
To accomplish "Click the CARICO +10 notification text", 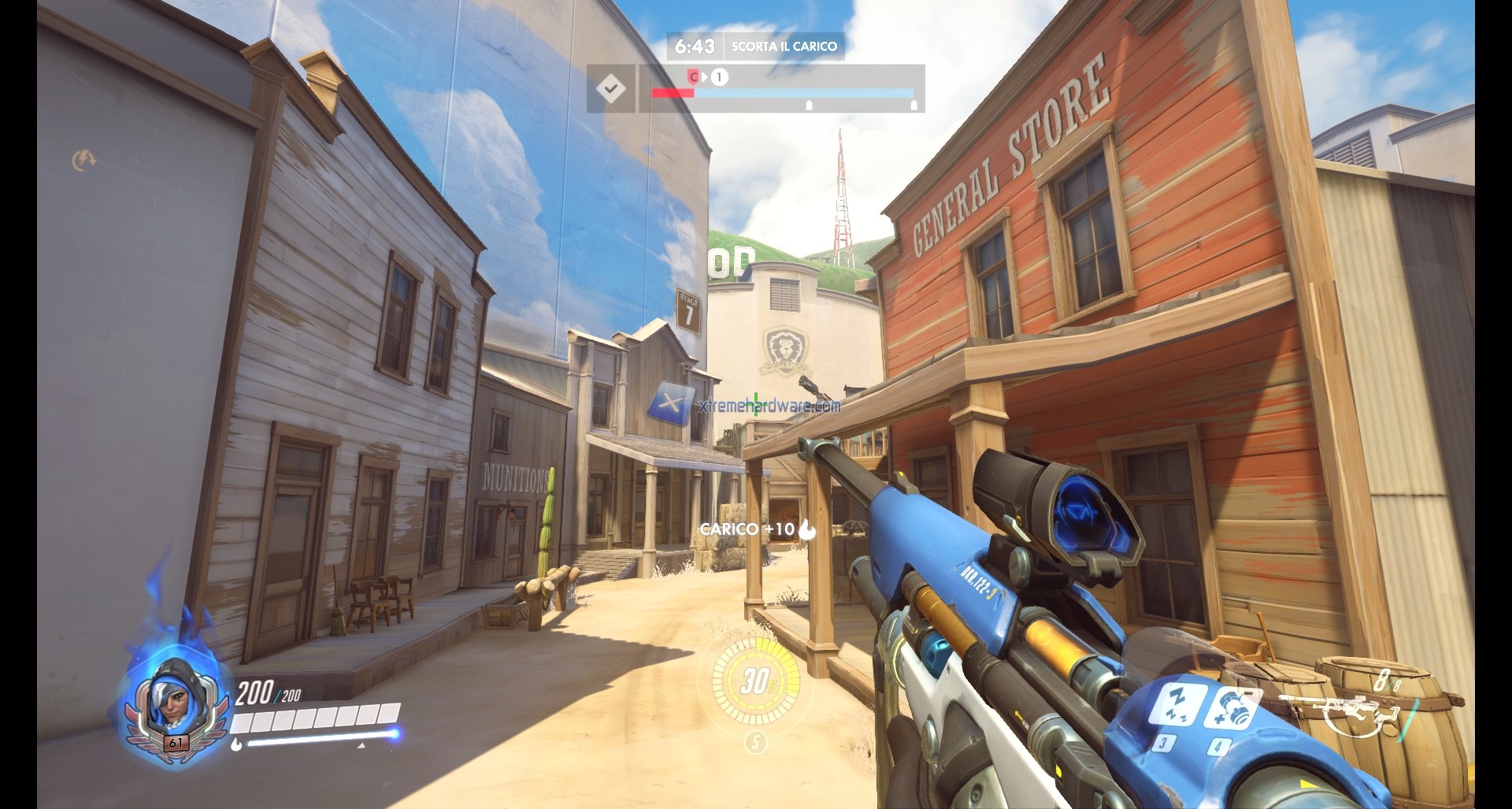I will [x=744, y=531].
